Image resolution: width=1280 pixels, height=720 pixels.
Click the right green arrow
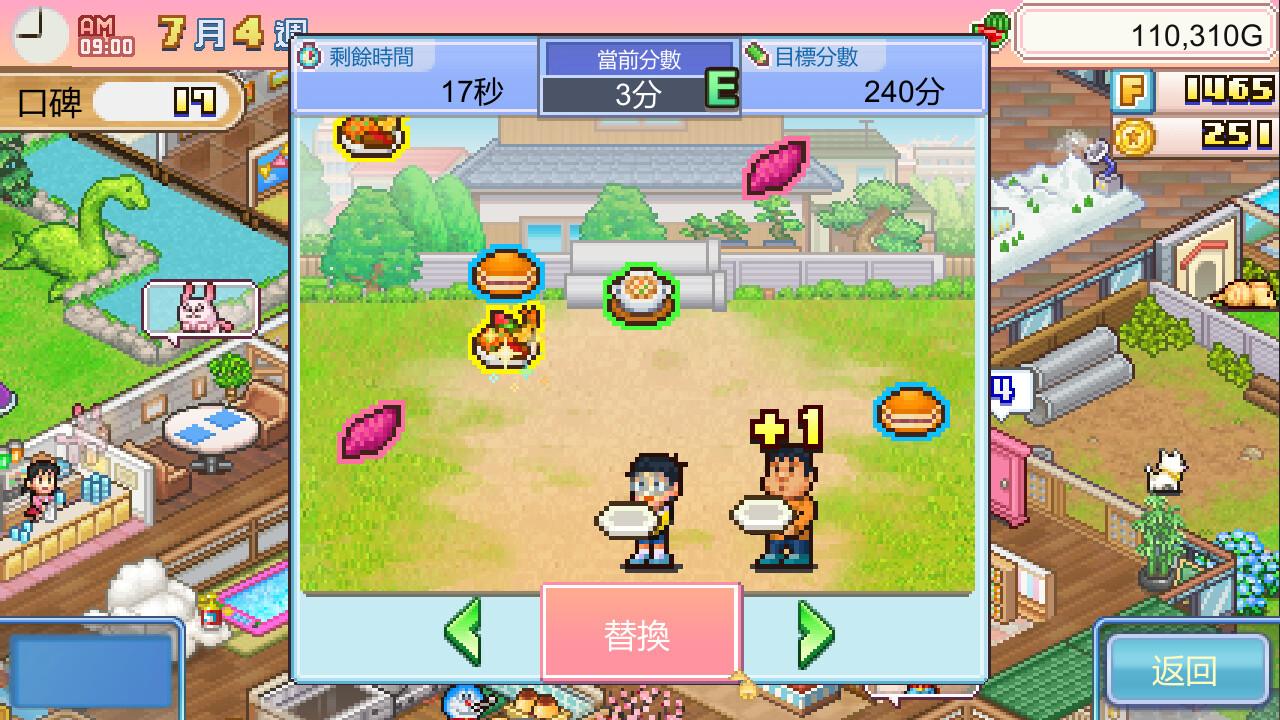(x=818, y=634)
